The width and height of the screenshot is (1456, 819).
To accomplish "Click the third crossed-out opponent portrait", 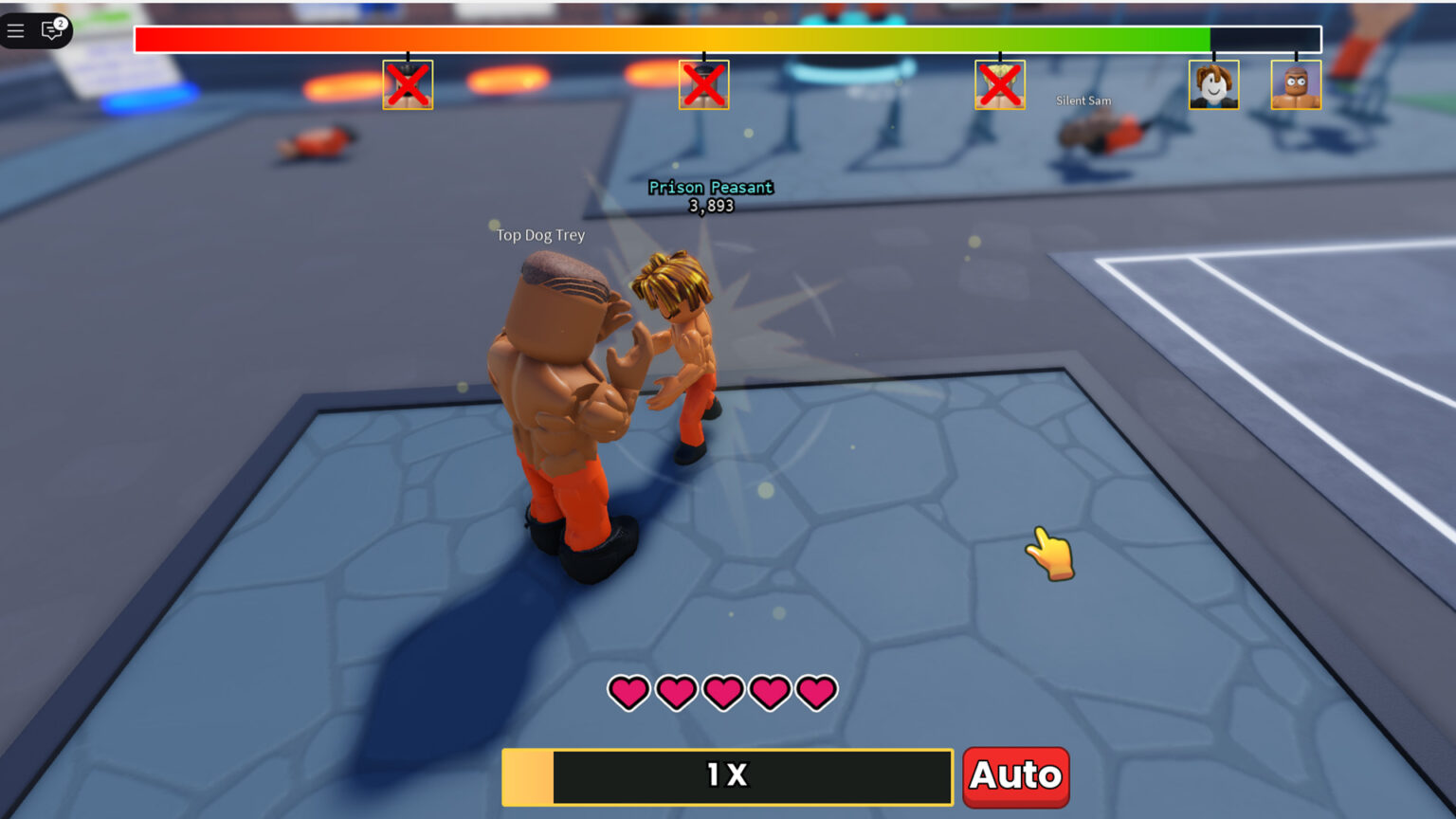I will [x=1000, y=84].
